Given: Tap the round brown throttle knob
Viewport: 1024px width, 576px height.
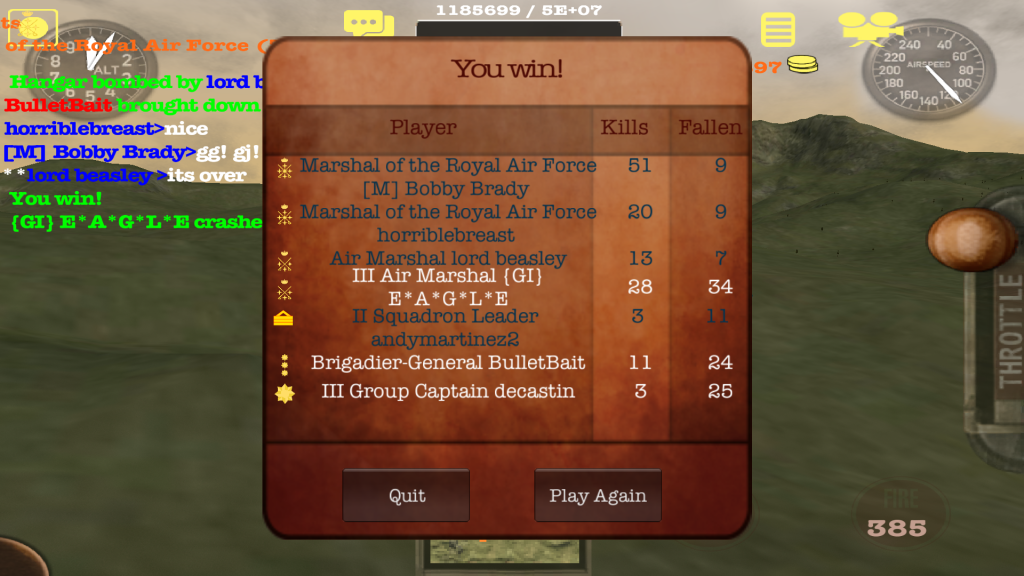Looking at the screenshot, I should pos(971,239).
